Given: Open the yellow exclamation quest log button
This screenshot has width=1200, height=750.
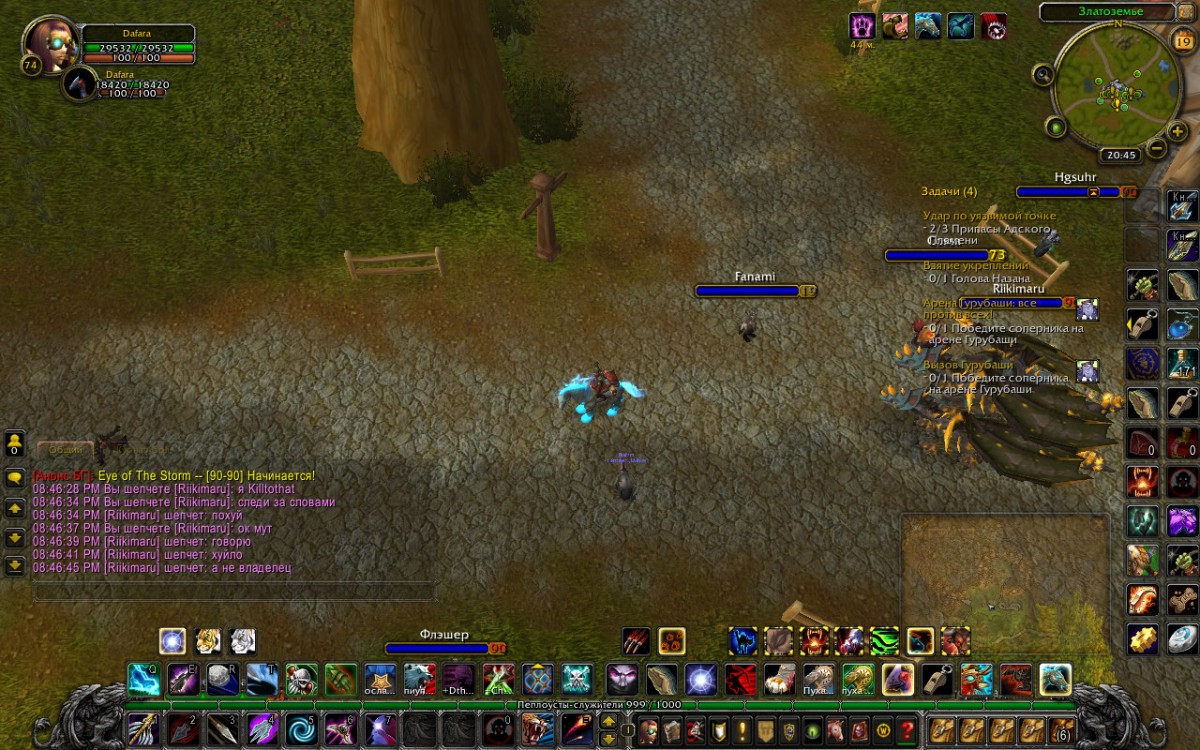Looking at the screenshot, I should [x=741, y=730].
